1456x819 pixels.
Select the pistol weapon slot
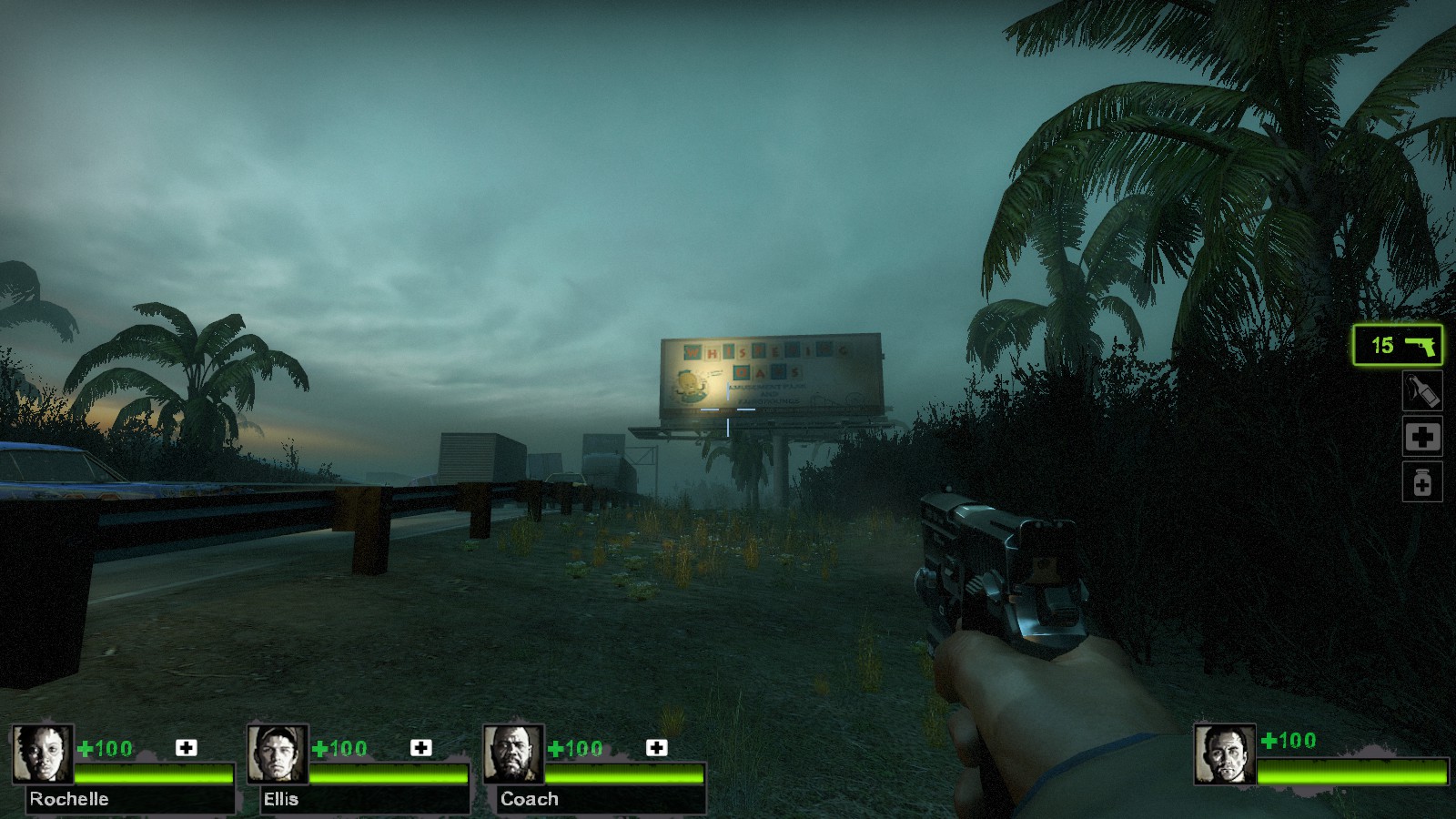pyautogui.click(x=1398, y=346)
